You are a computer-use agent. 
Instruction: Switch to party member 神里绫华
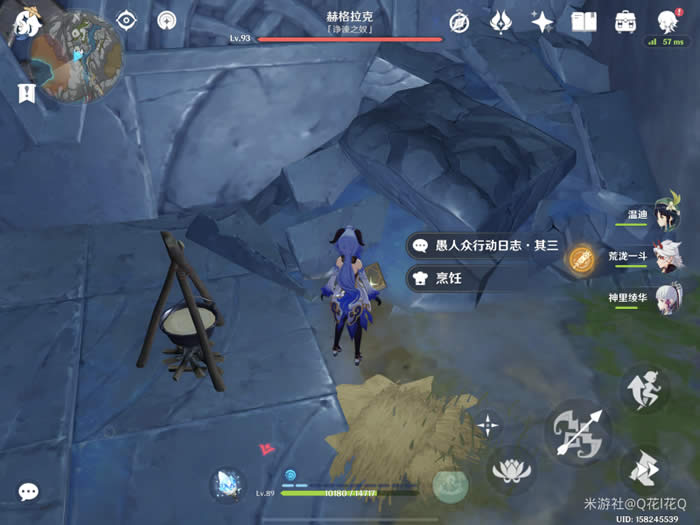pos(668,299)
